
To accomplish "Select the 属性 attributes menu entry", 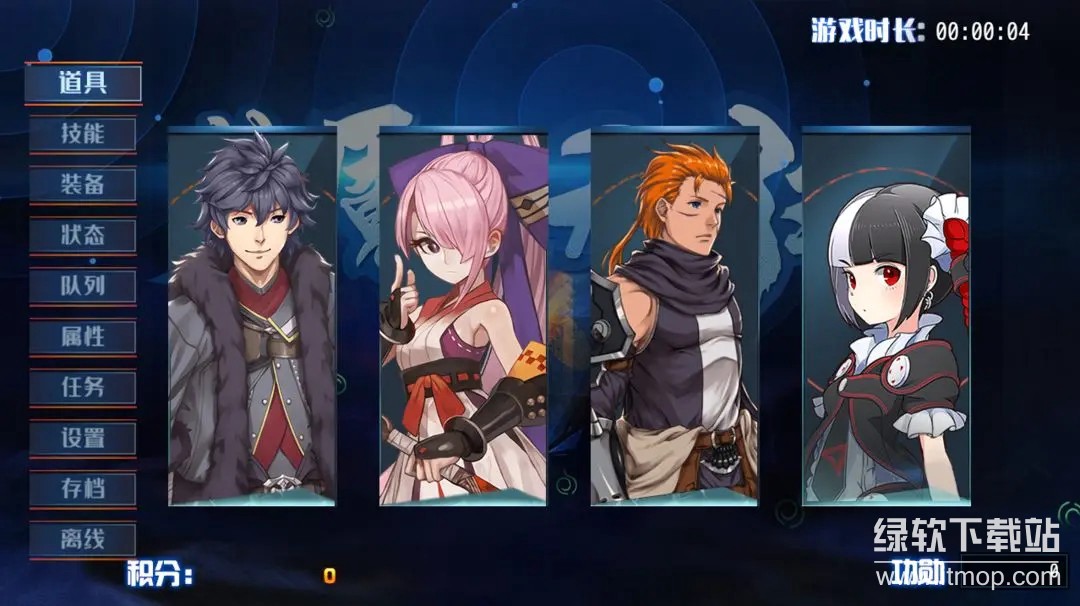I will 83,337.
